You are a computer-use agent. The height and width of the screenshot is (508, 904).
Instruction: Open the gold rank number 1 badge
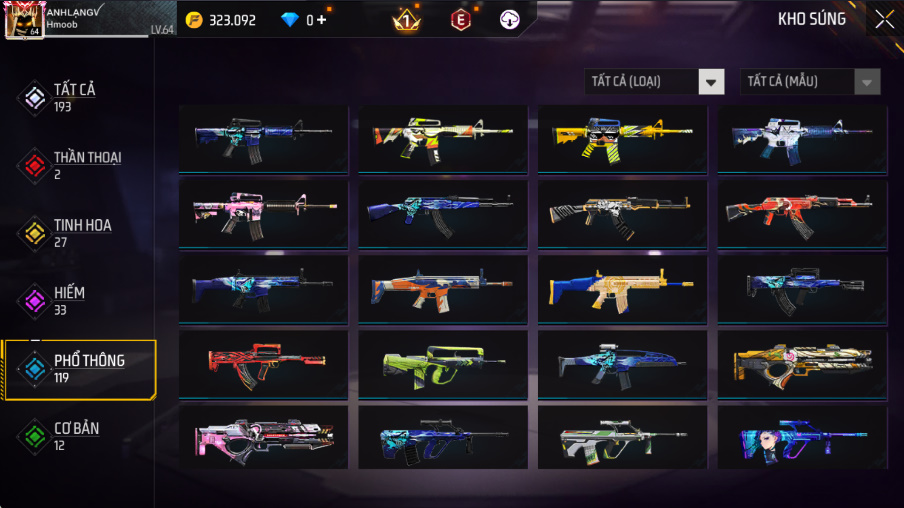coord(406,19)
